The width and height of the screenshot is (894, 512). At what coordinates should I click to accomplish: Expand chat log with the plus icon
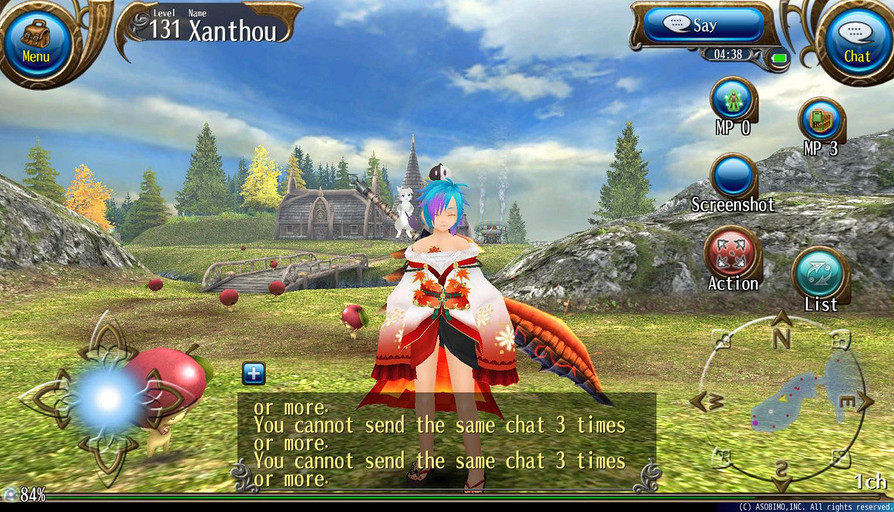pos(254,374)
